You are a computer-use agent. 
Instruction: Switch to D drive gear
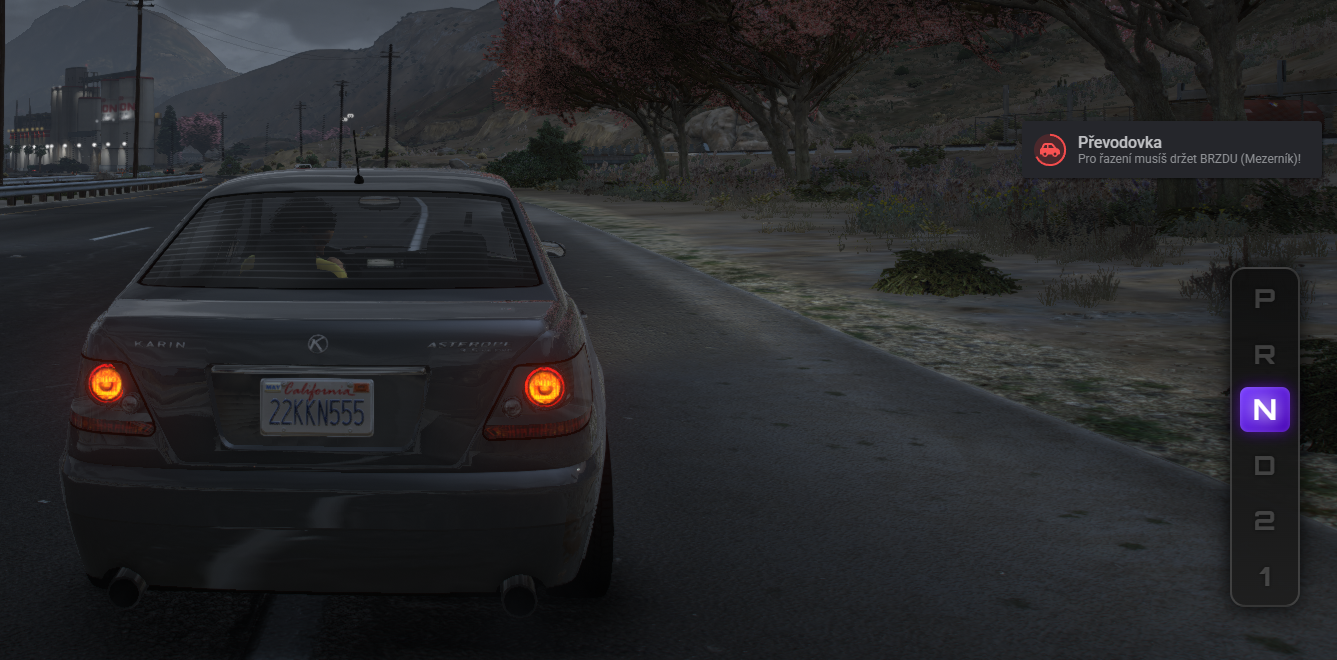[x=1264, y=466]
